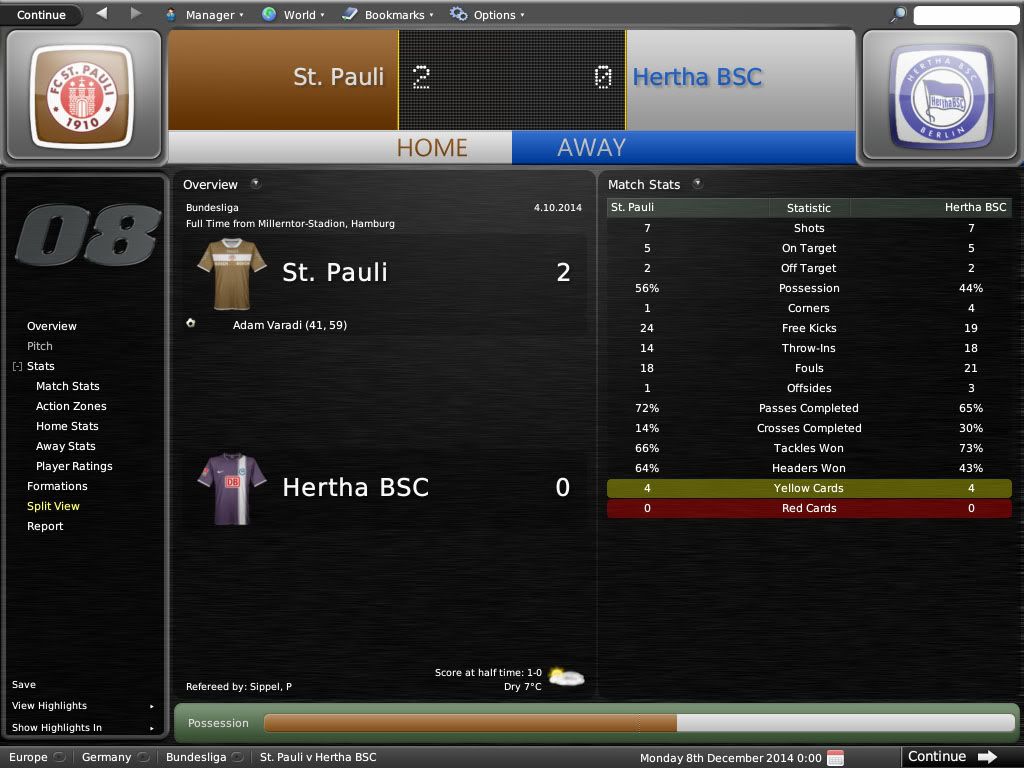The image size is (1024, 768).
Task: Click the St. Pauli club badge
Action: 83,95
